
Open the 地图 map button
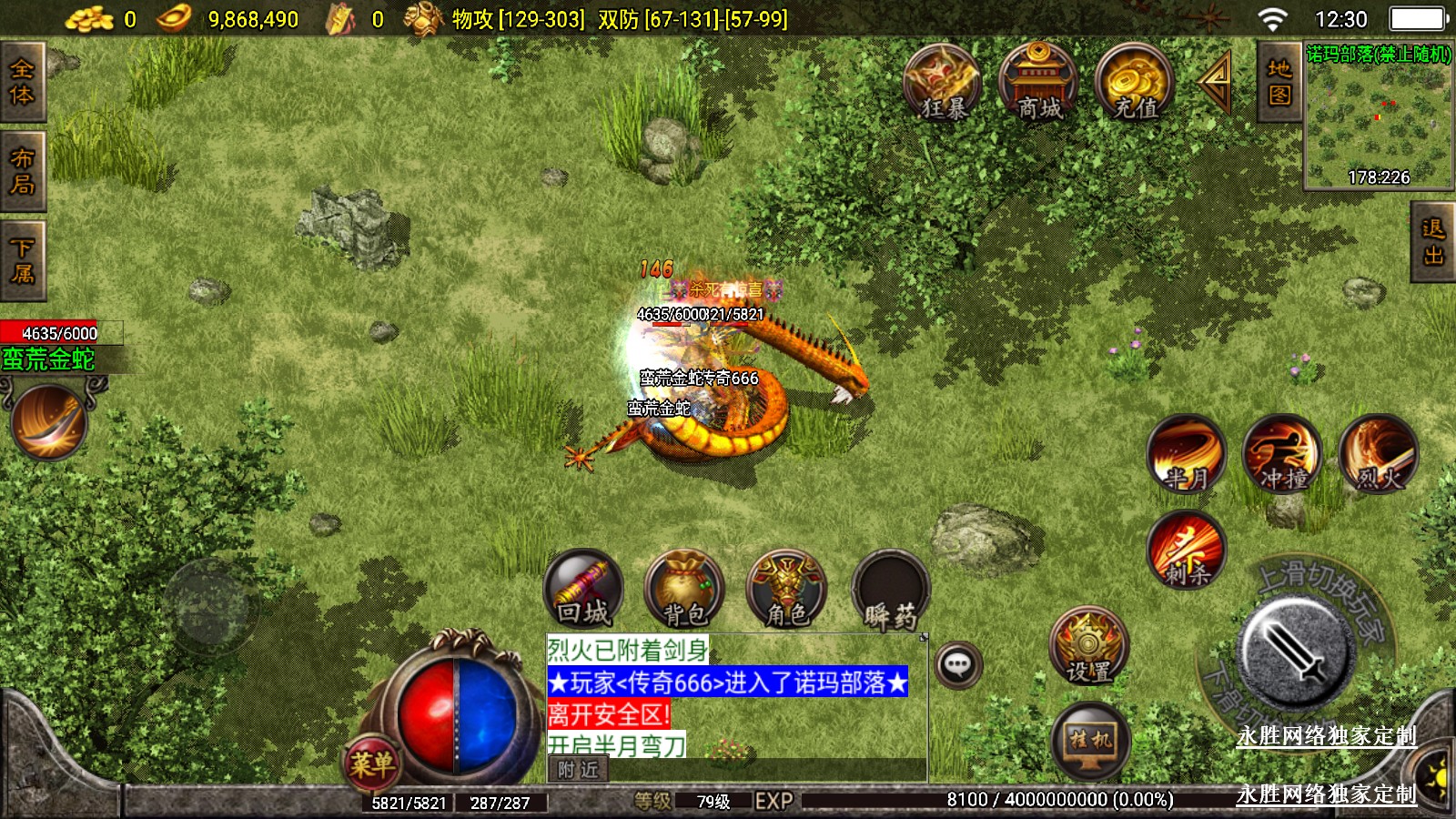click(1279, 82)
